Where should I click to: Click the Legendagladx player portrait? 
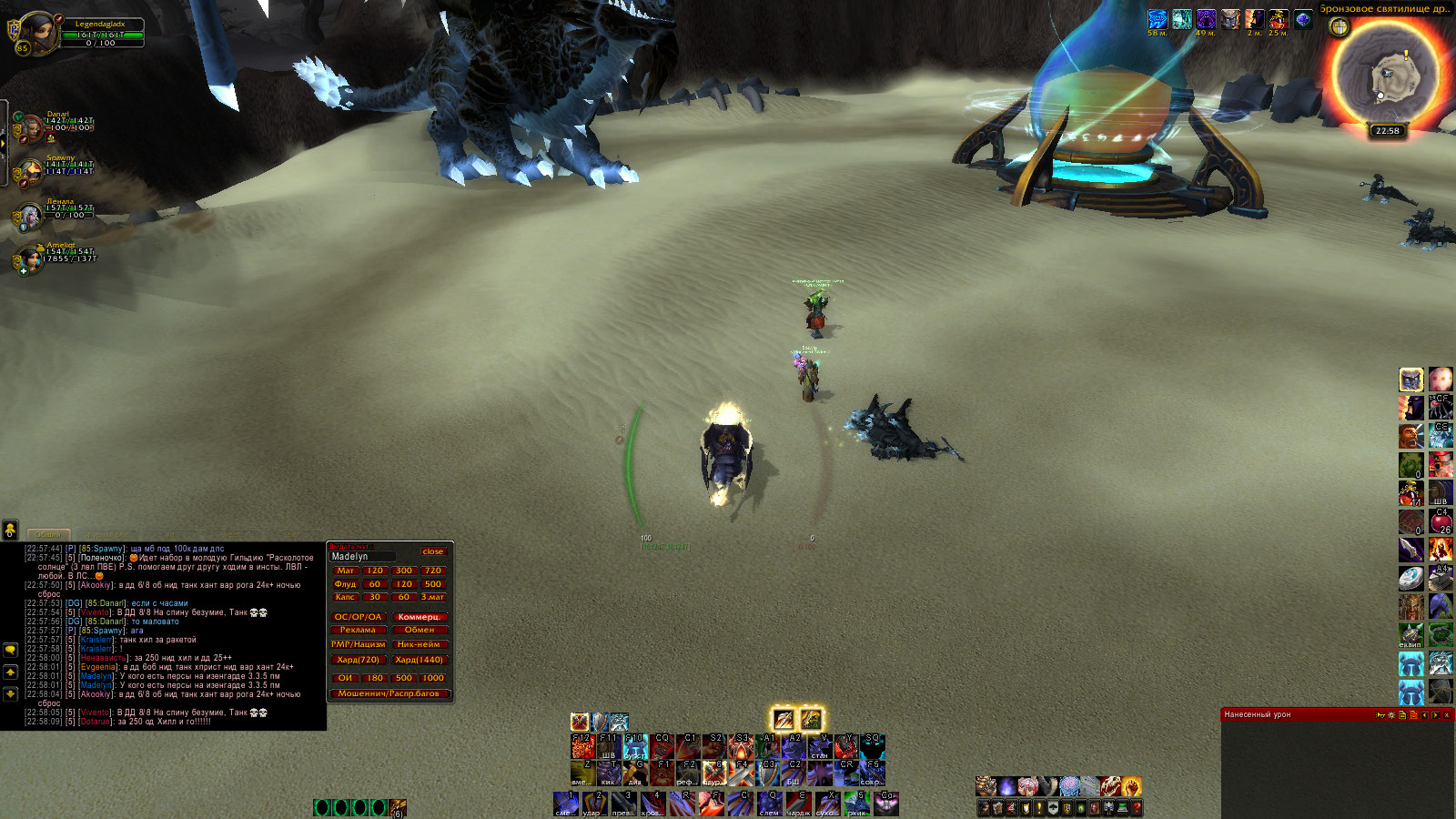click(x=36, y=32)
